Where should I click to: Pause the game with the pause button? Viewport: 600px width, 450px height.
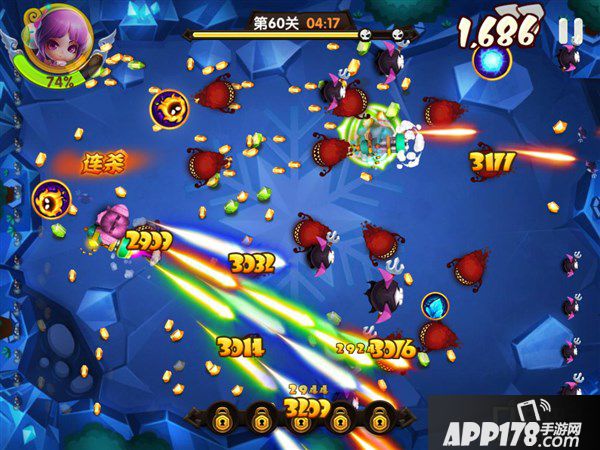pos(569,31)
